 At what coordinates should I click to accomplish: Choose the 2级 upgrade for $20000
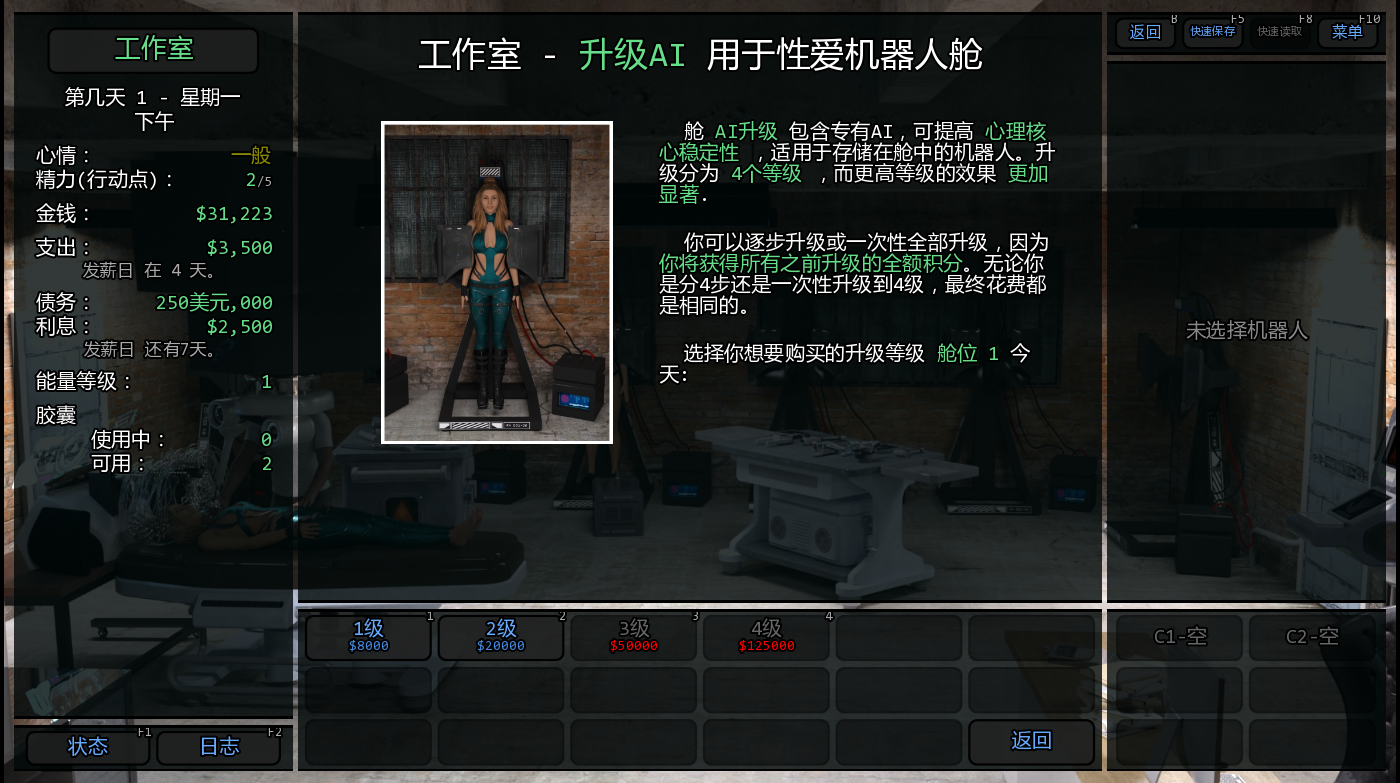(501, 637)
